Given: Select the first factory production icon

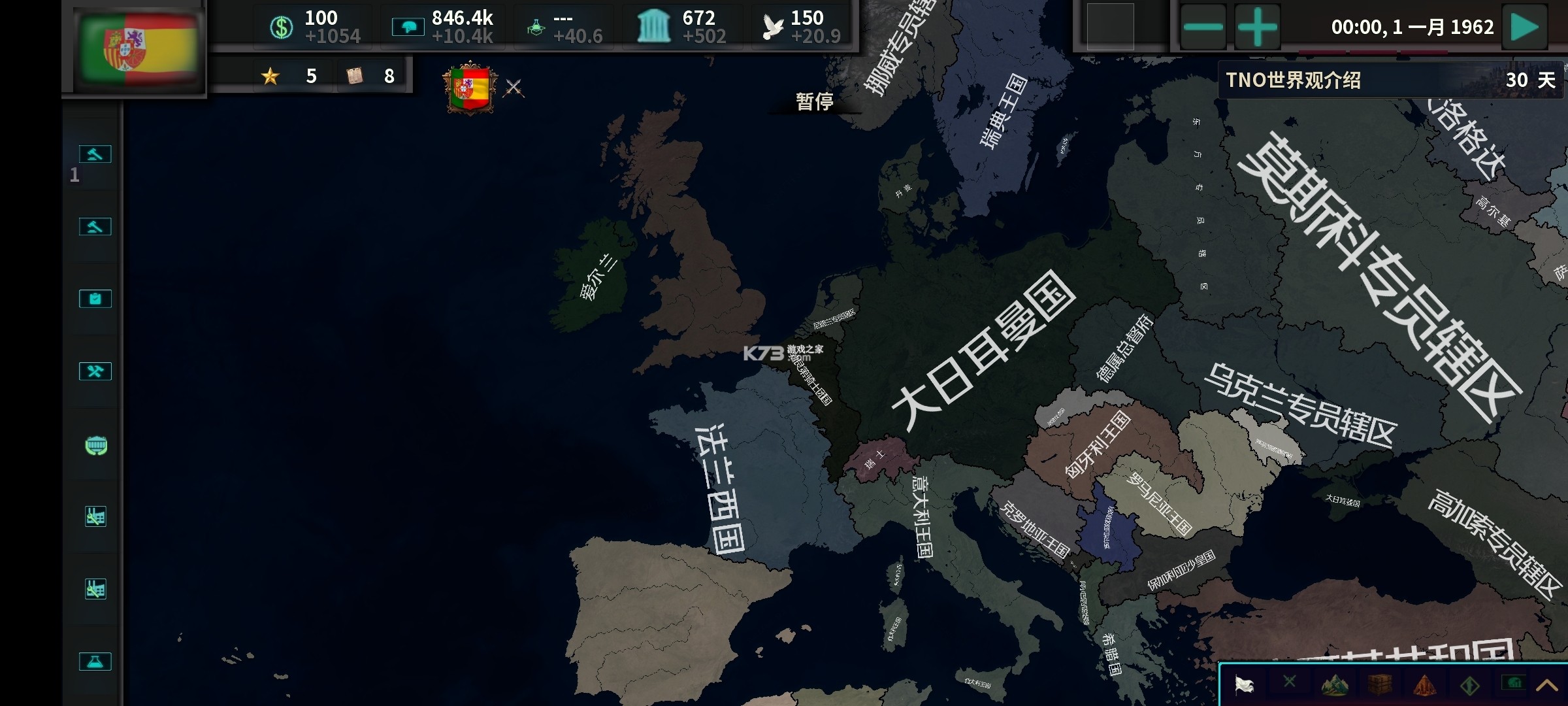Looking at the screenshot, I should [x=95, y=515].
